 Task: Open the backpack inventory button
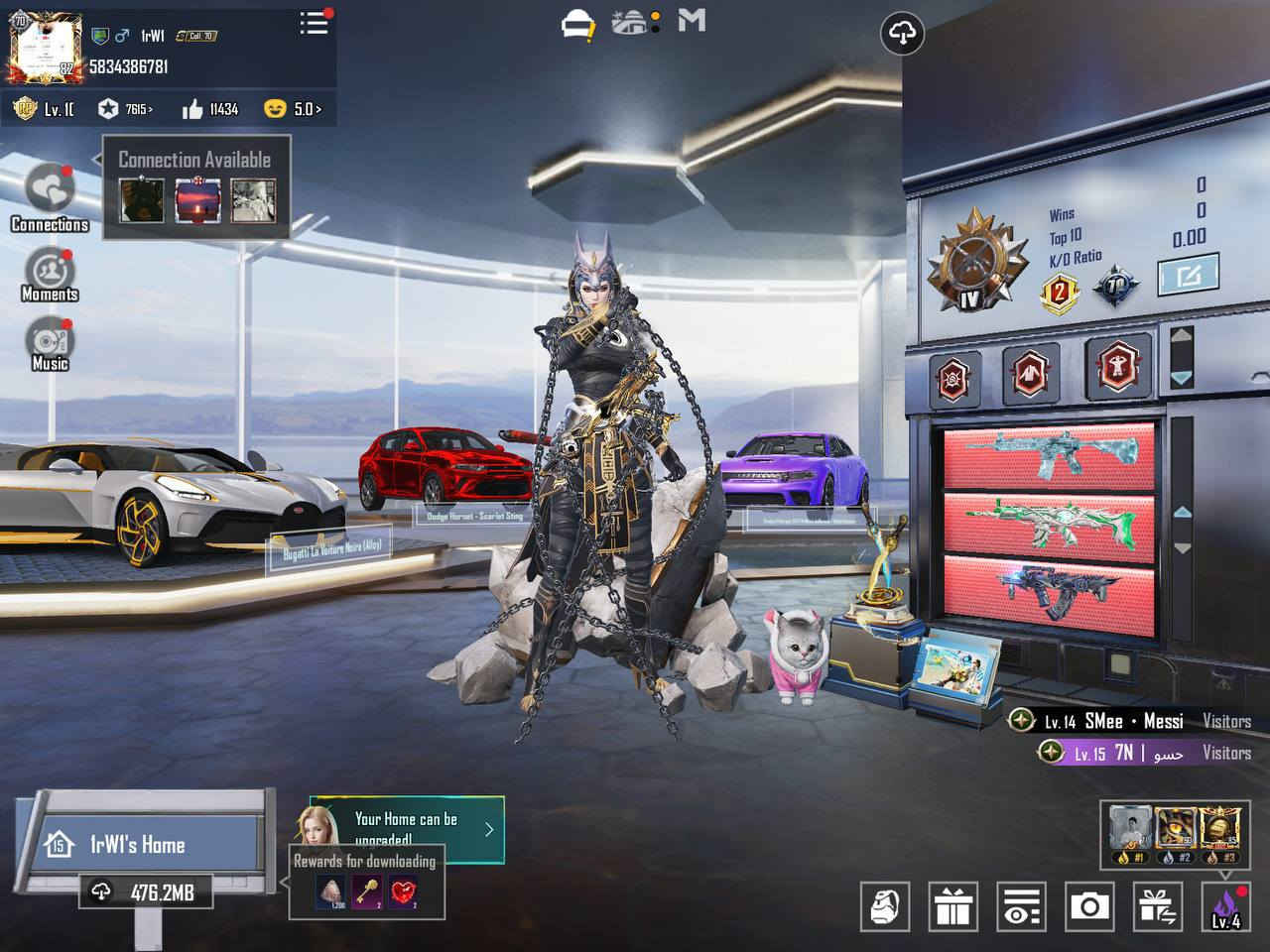[x=884, y=906]
